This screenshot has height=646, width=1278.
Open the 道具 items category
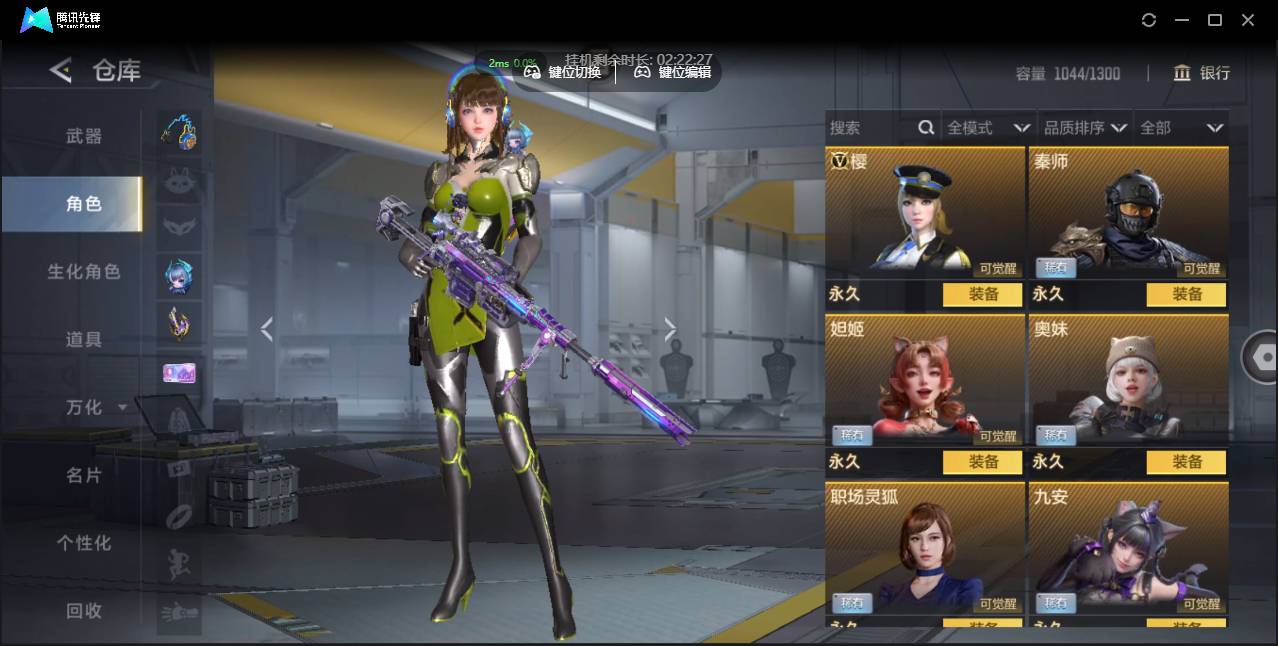(84, 340)
